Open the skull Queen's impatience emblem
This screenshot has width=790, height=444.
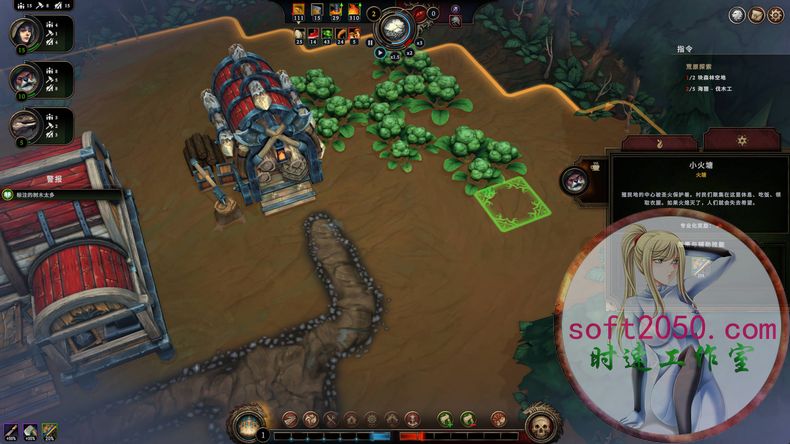541,424
